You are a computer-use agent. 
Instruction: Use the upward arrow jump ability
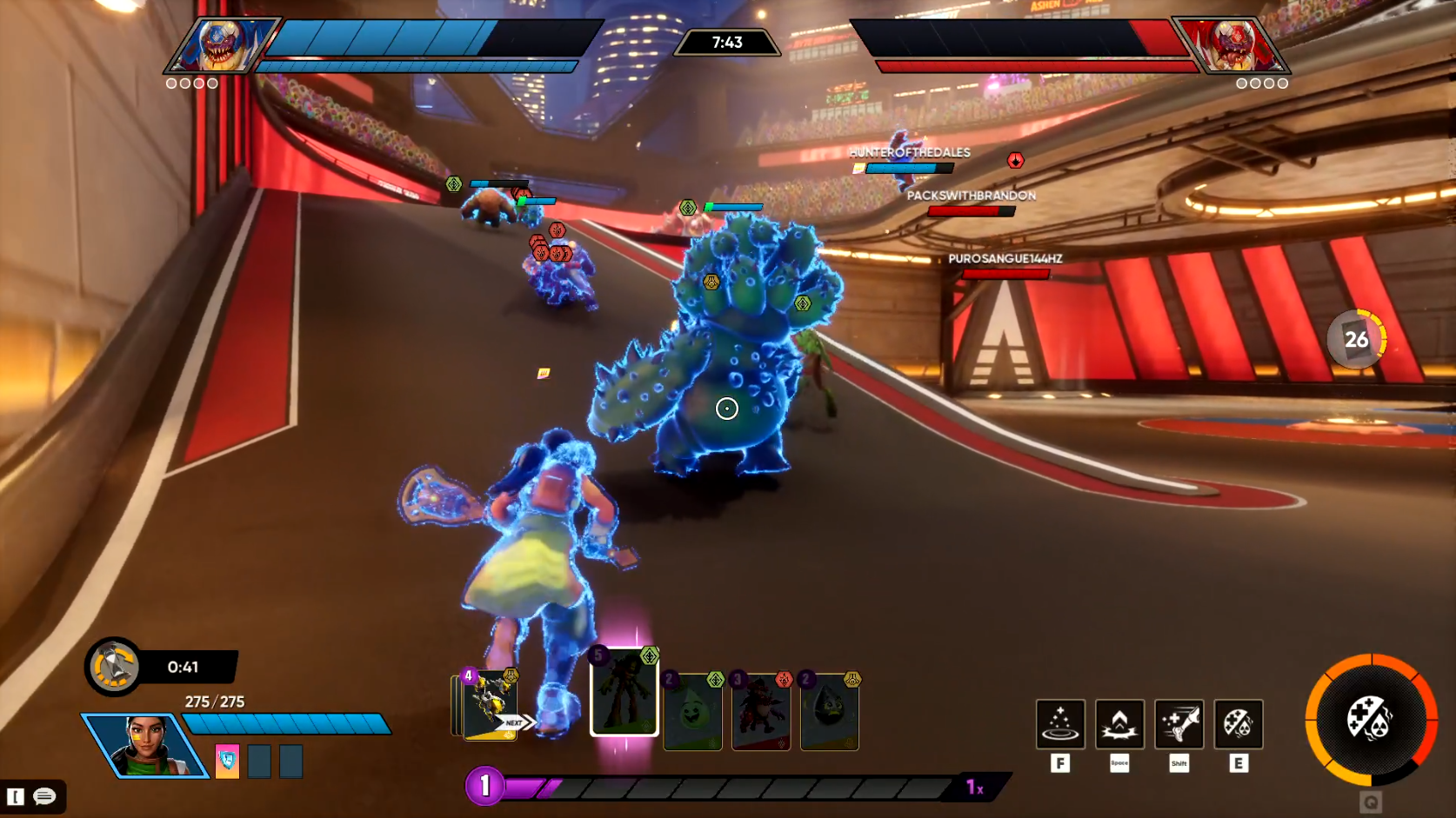click(1119, 724)
